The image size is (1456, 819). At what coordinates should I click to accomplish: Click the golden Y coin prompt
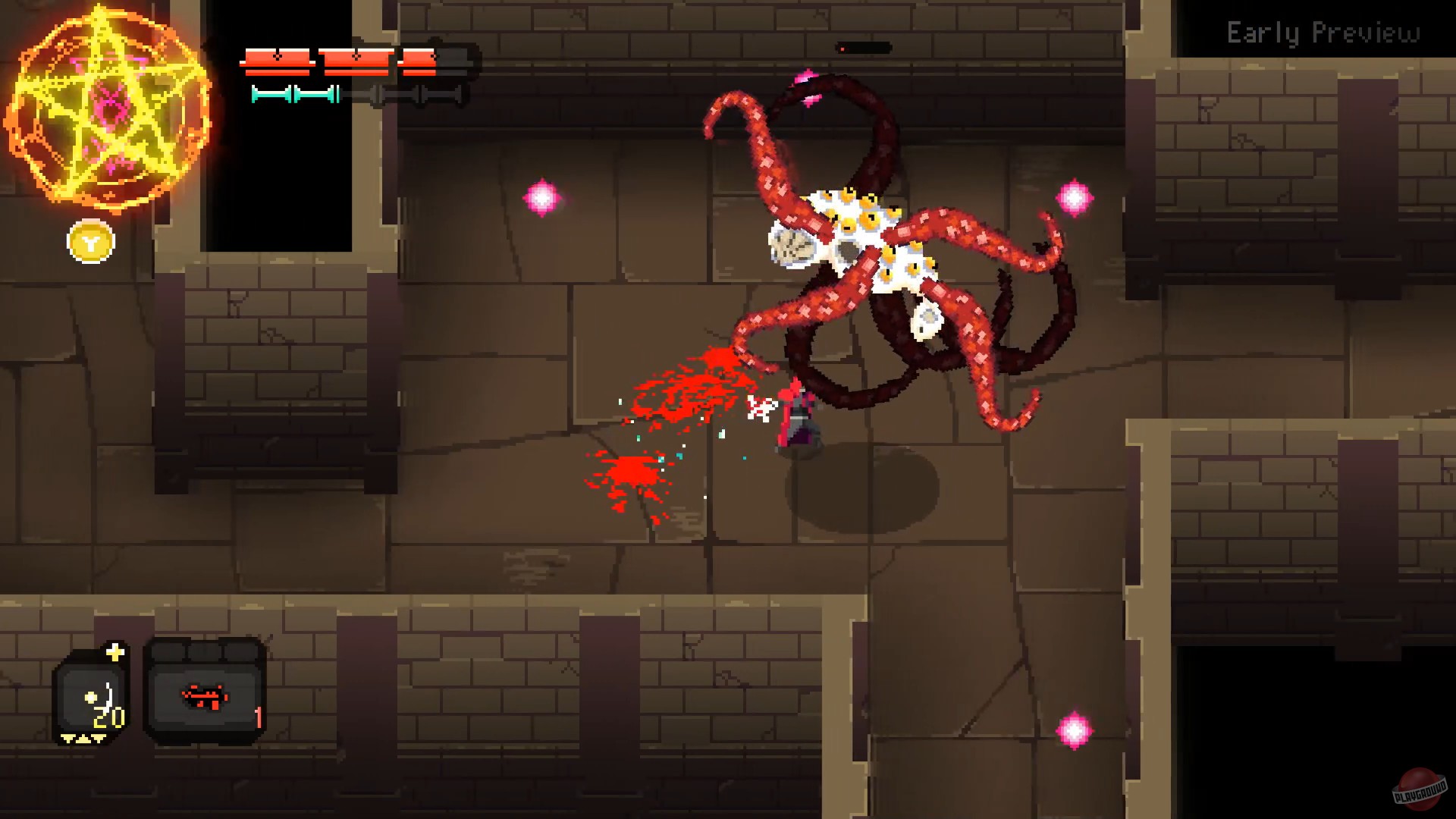click(89, 243)
